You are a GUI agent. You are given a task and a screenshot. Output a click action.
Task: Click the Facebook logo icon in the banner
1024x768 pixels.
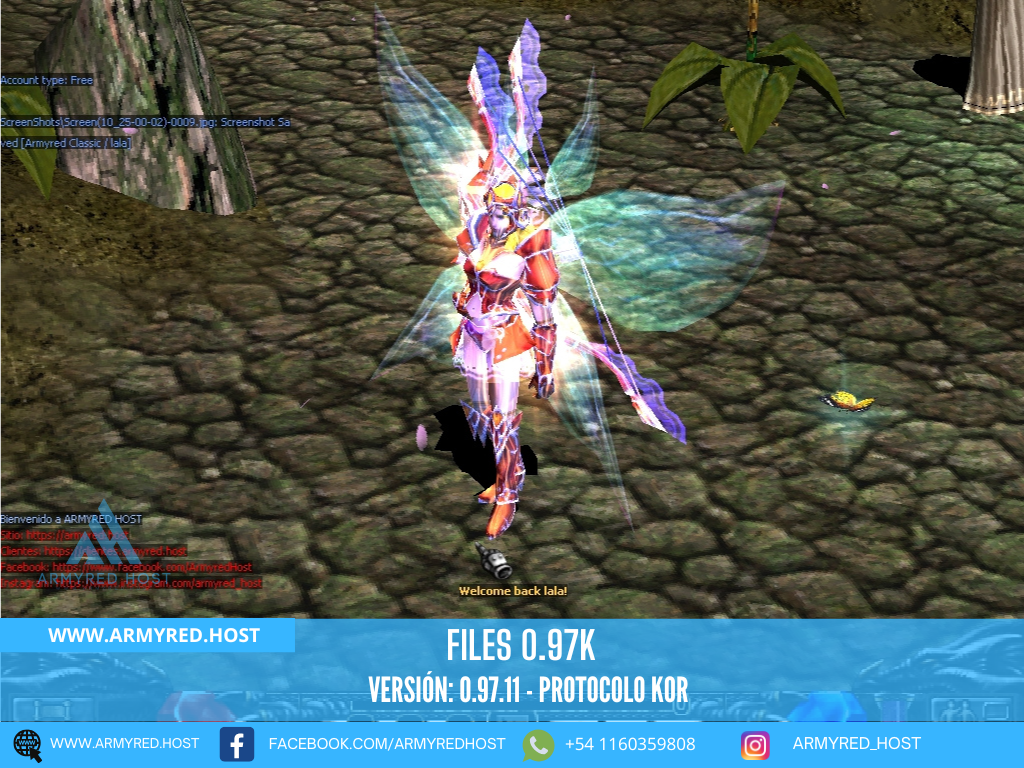[237, 745]
